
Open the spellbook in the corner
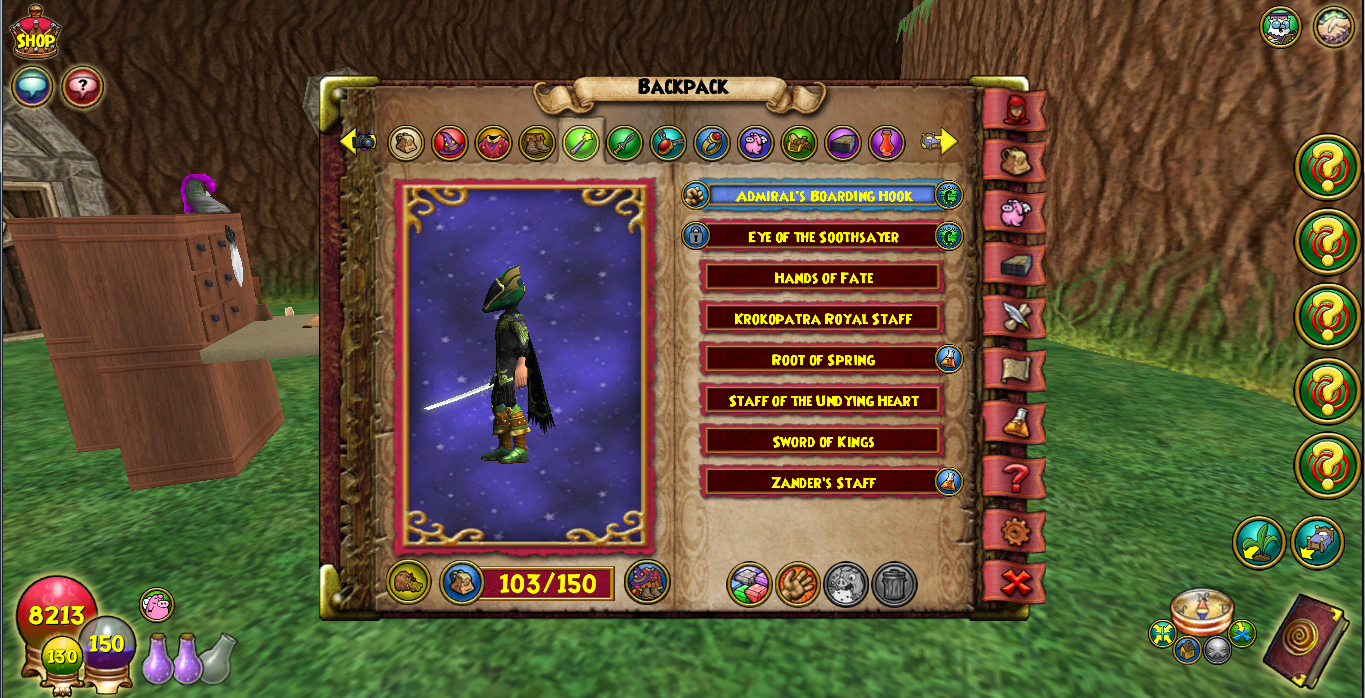click(x=1305, y=640)
